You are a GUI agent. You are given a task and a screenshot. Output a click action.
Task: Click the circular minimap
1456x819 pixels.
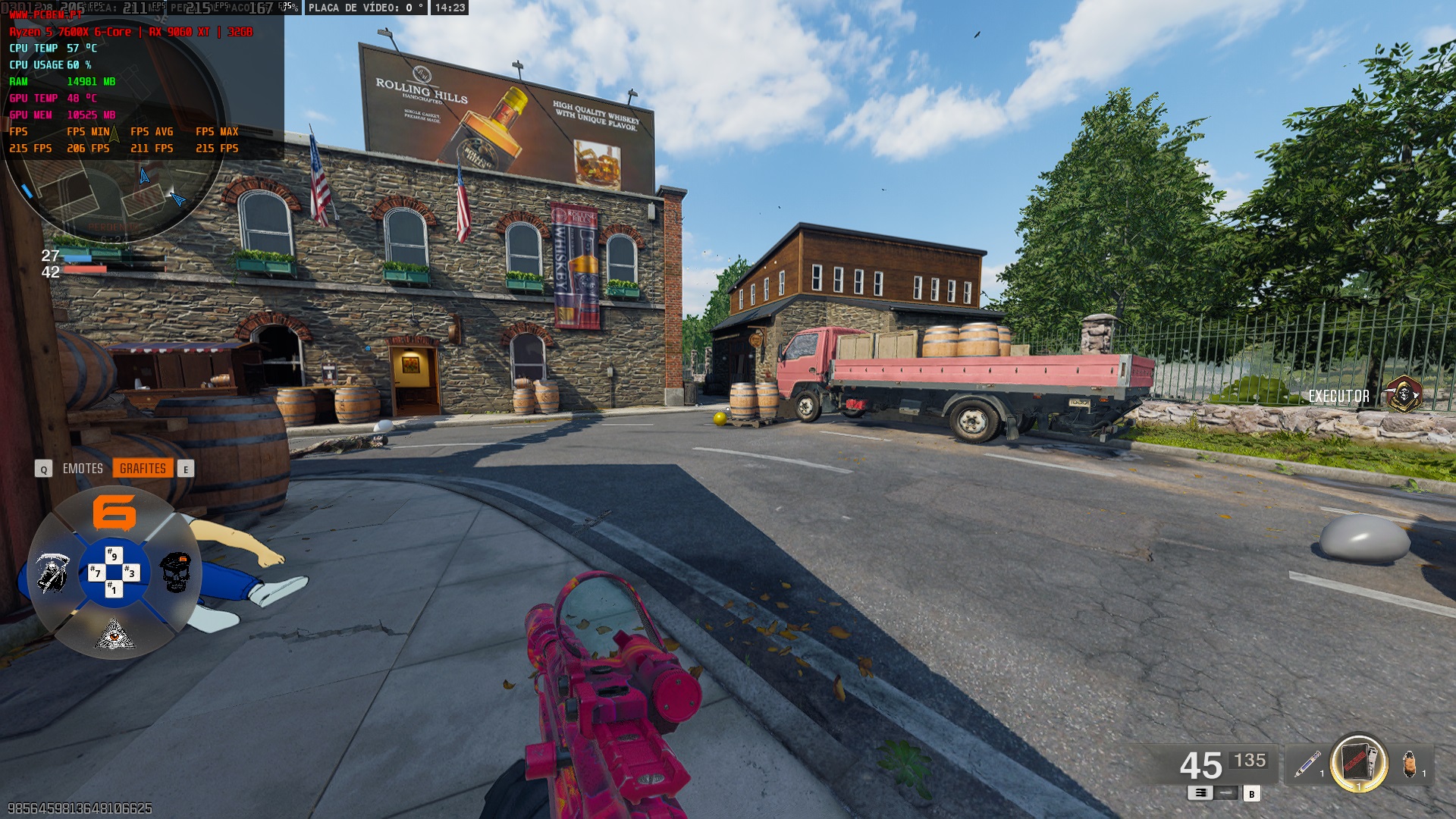click(114, 136)
